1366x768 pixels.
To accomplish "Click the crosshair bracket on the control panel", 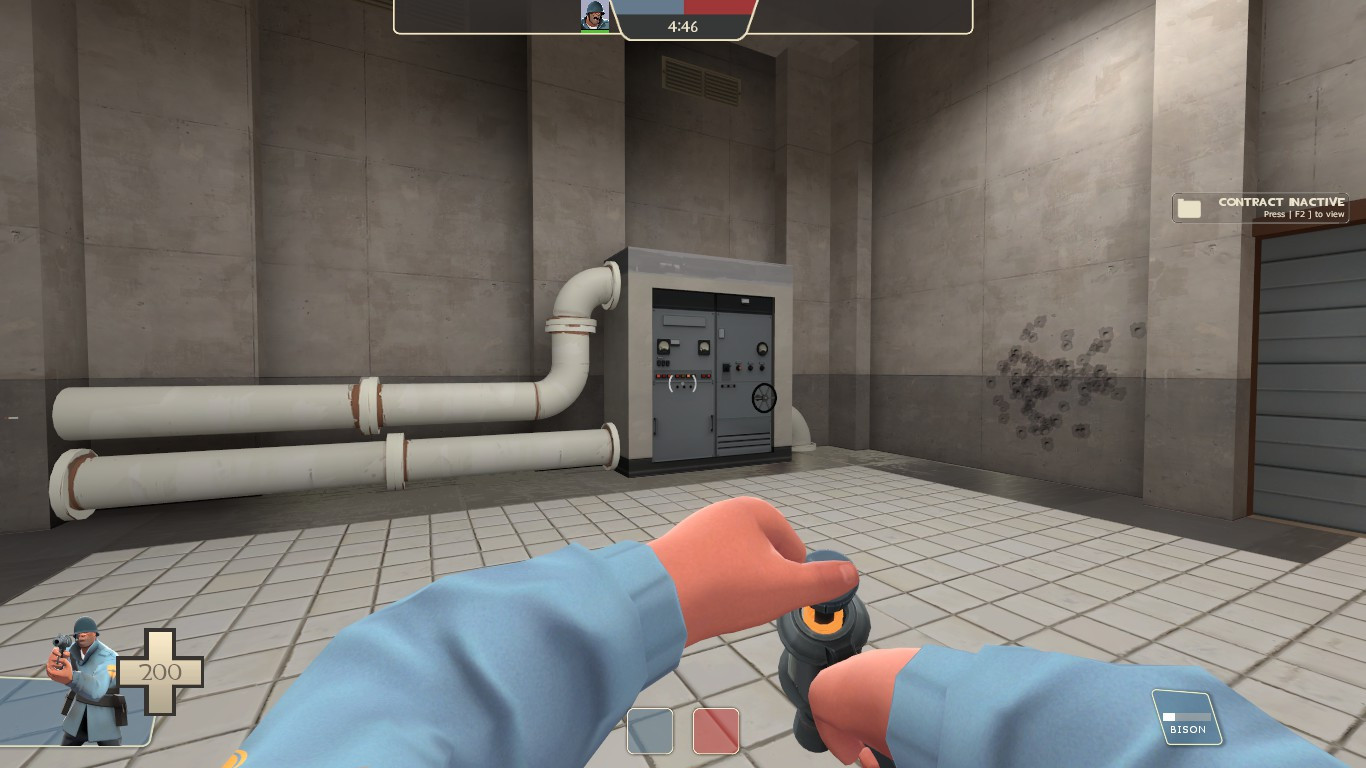I will click(x=681, y=383).
